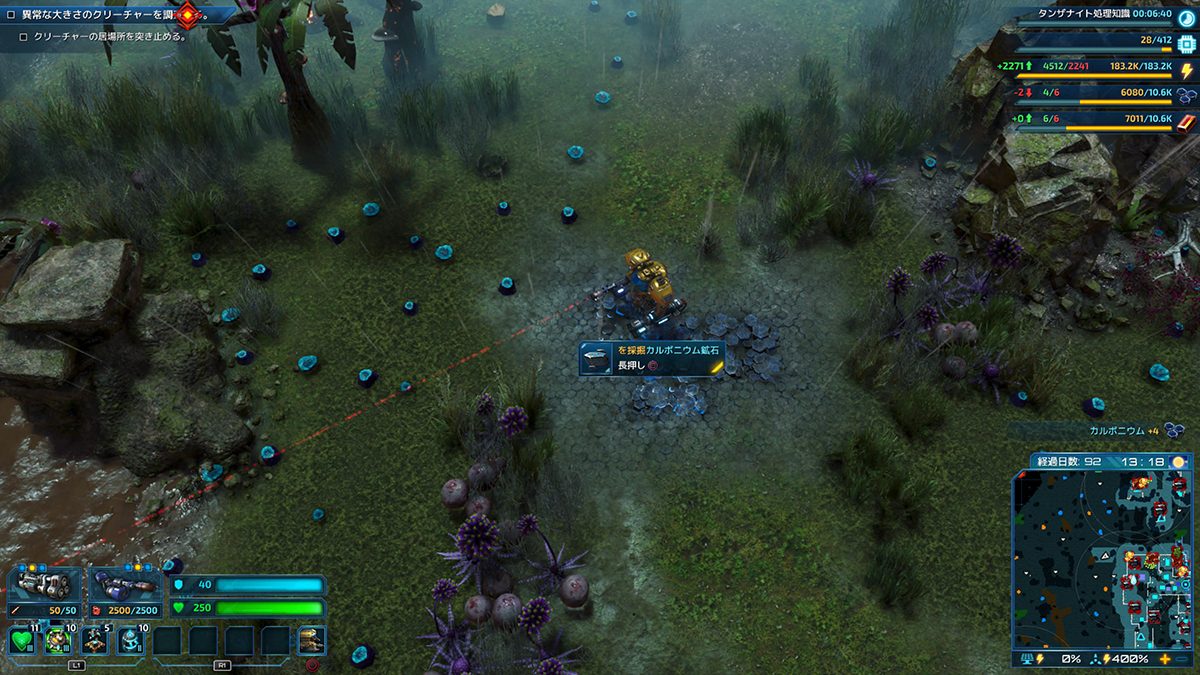
Task: Click the blue carbonium ore resource icon
Action: pyautogui.click(x=1186, y=96)
